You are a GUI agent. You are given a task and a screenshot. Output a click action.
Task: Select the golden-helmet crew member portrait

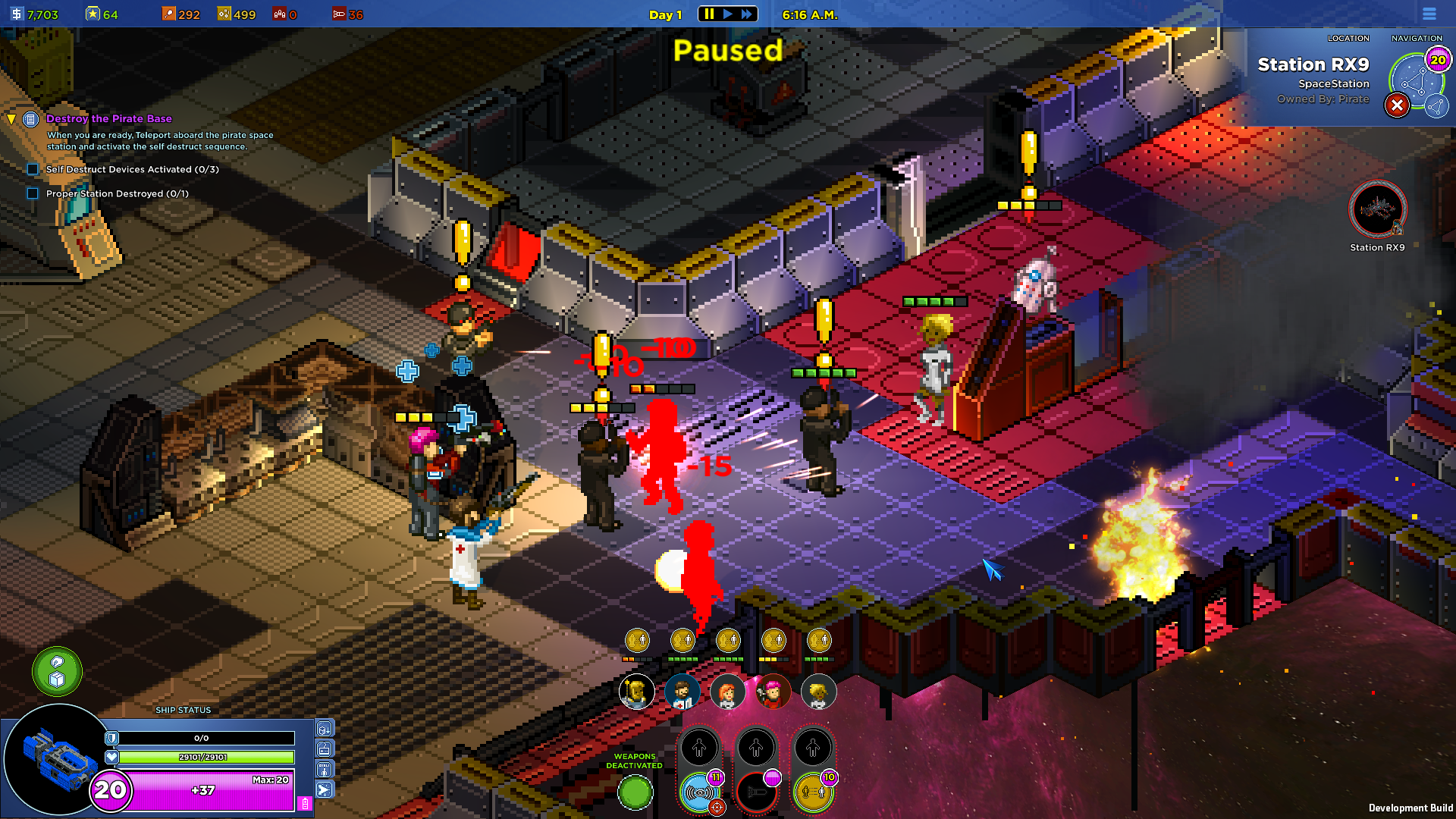pos(637,692)
